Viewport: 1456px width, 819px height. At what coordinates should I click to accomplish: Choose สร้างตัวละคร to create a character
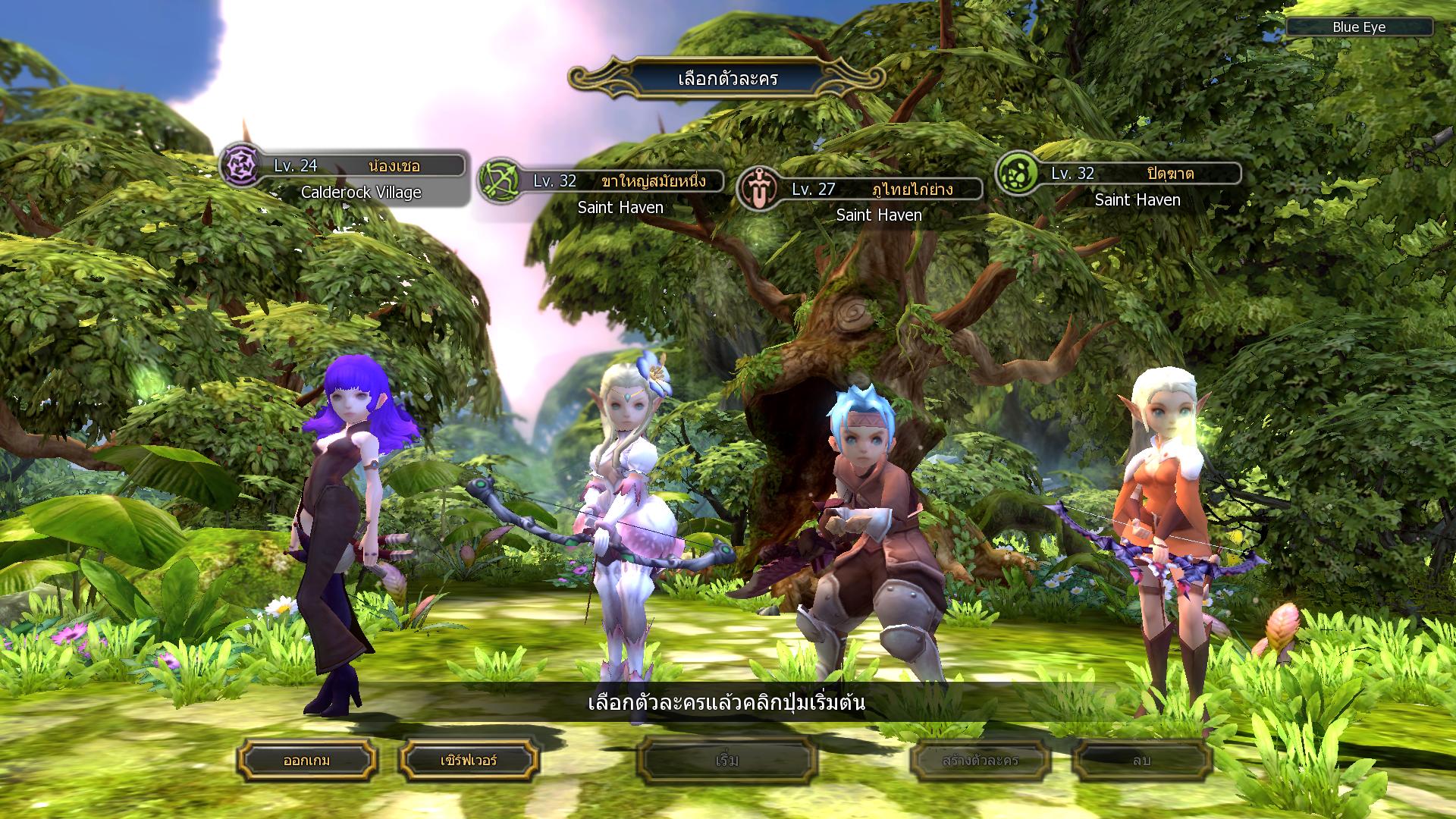coord(981,760)
